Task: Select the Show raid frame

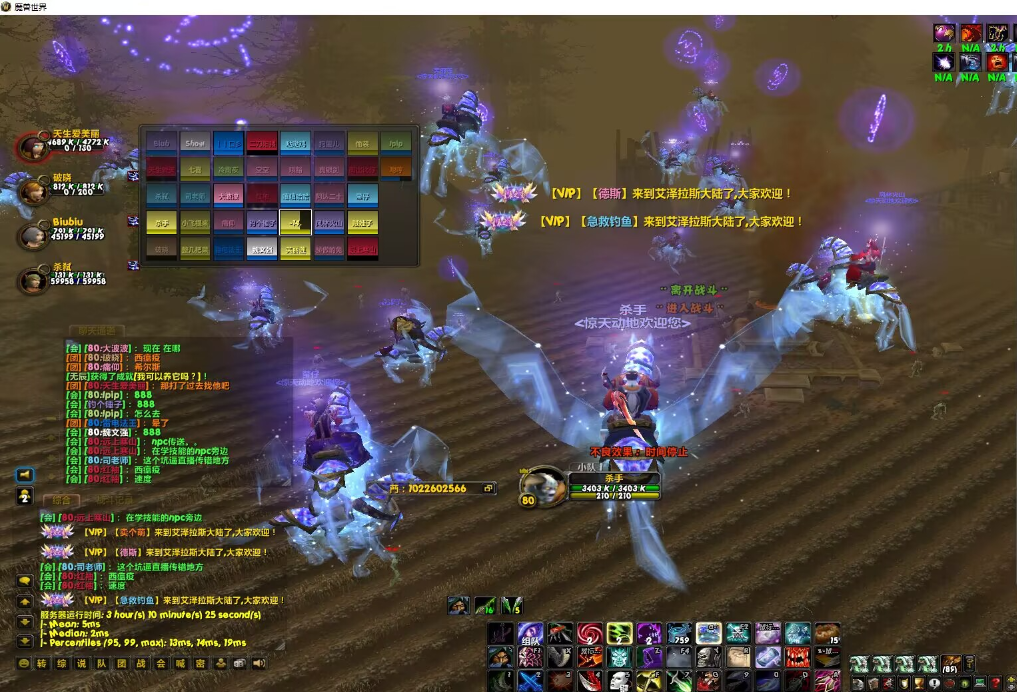Action: [195, 143]
